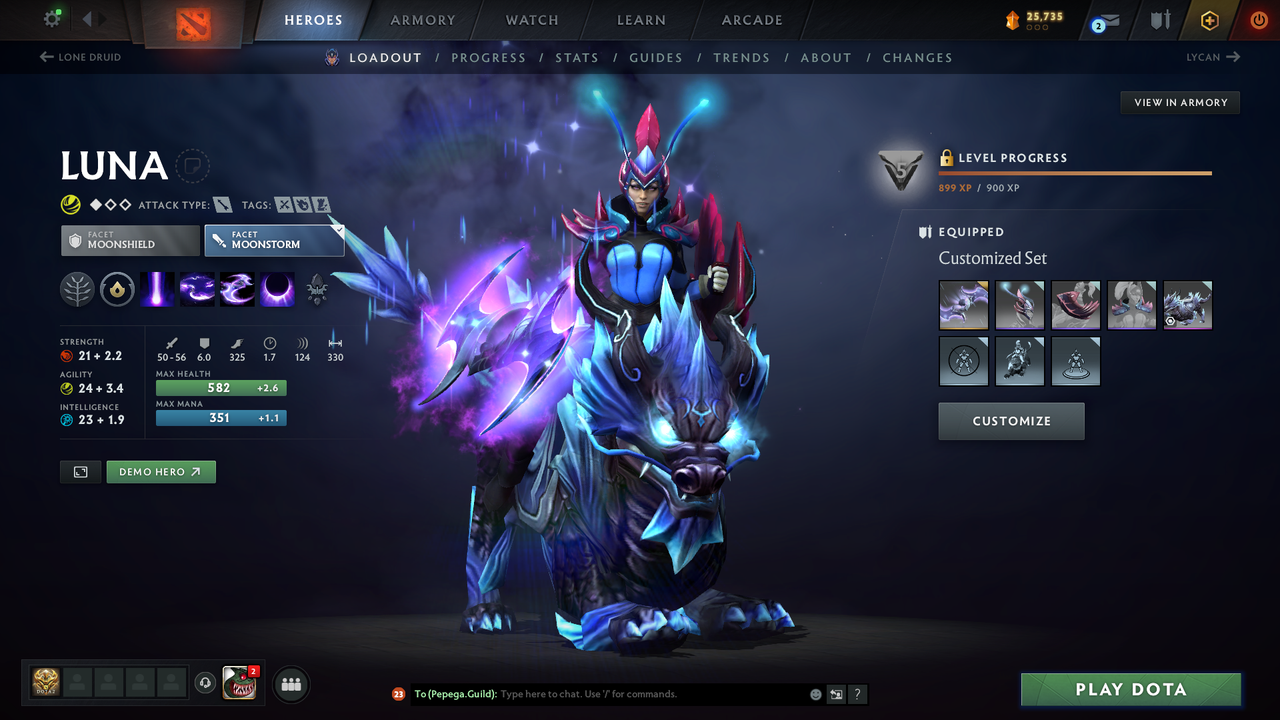Launch DEMO HERO mode
Screen dimensions: 1280x720
[x=161, y=471]
